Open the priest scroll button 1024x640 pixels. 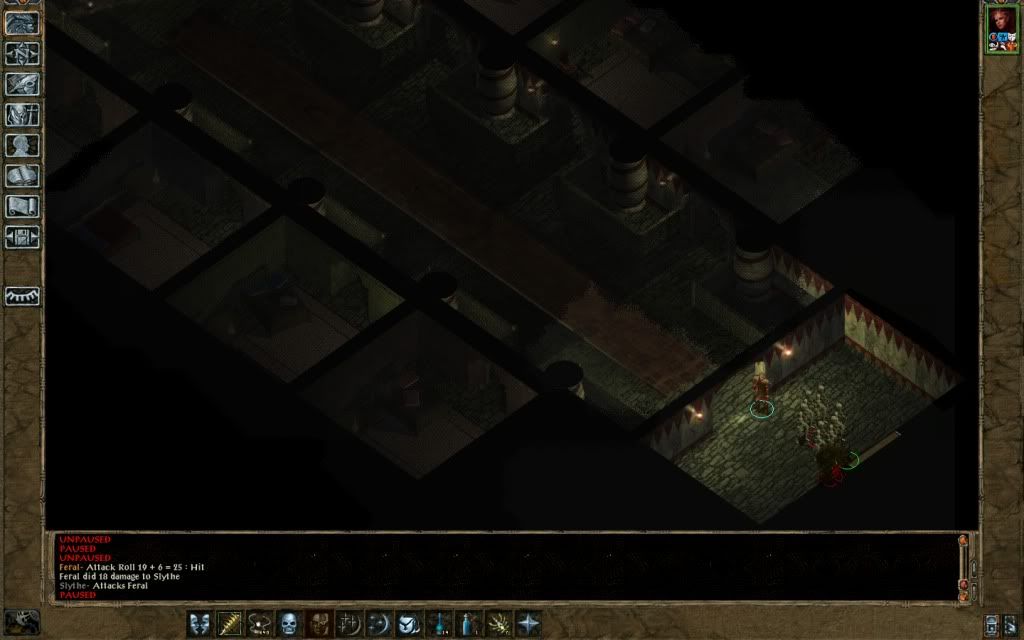[22, 207]
